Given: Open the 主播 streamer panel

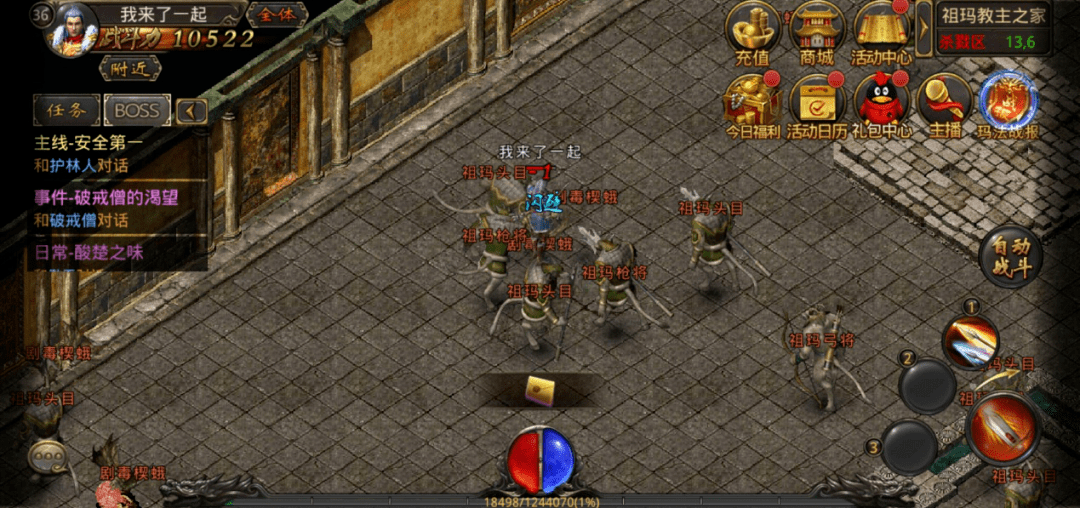Looking at the screenshot, I should pos(944,105).
